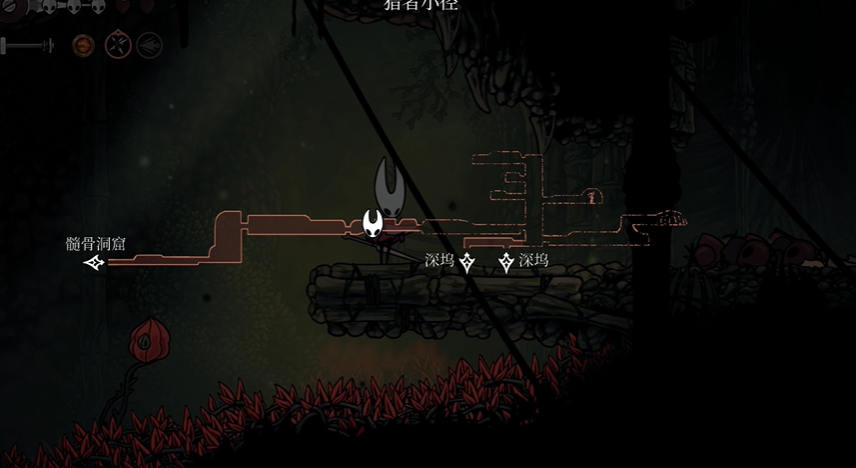
Task: Choose the crossed-pins tool in the red ring
Action: [118, 45]
